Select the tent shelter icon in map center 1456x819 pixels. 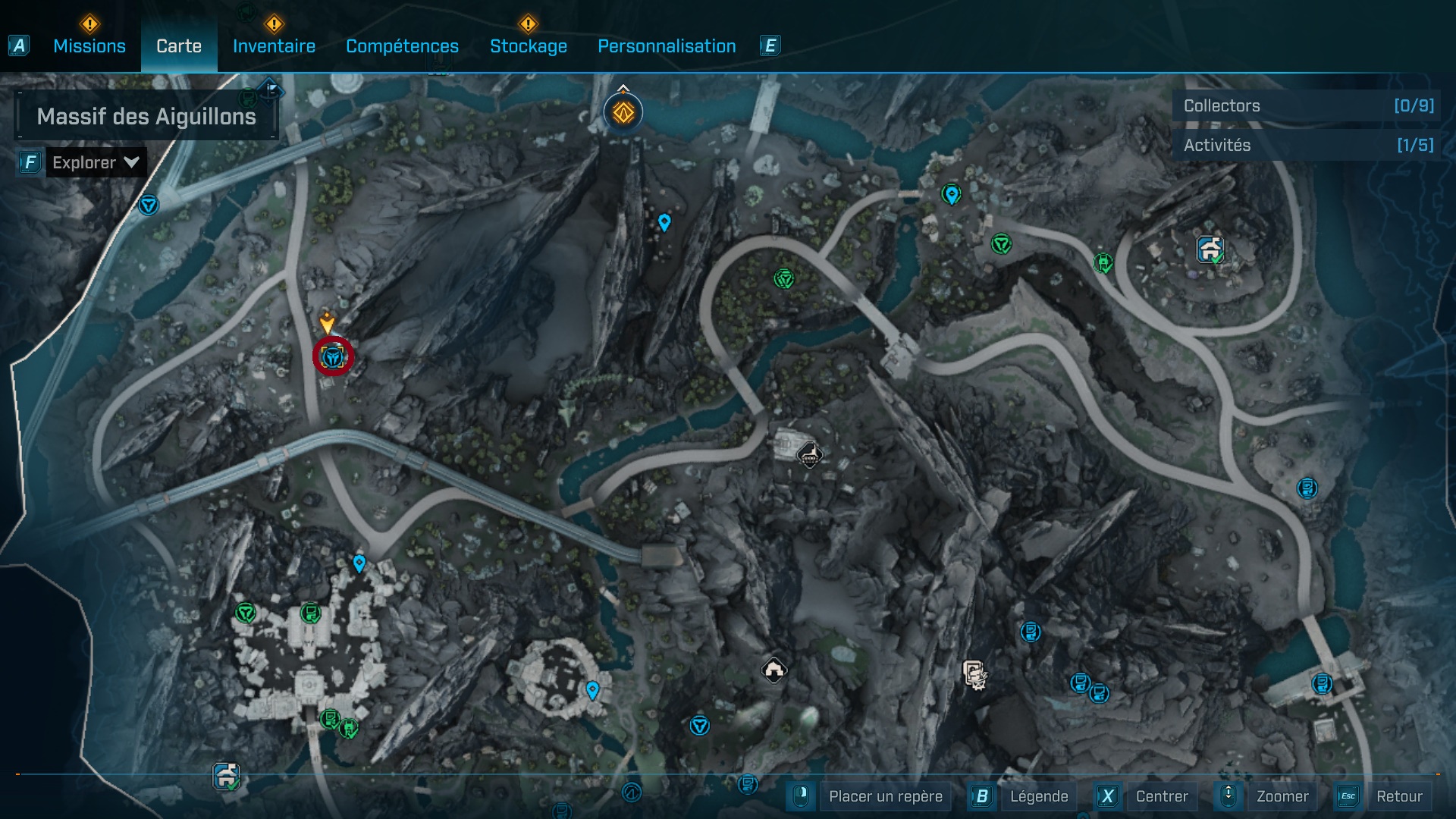pos(774,669)
